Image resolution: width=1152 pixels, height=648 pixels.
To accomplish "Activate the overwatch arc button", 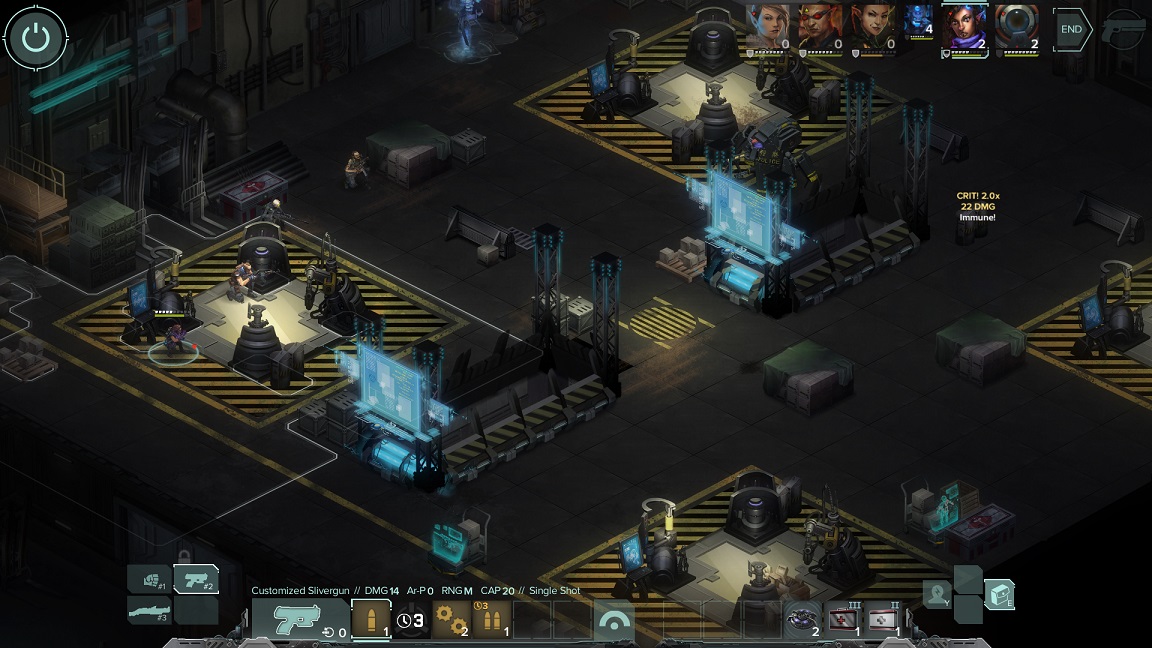I will (x=615, y=622).
